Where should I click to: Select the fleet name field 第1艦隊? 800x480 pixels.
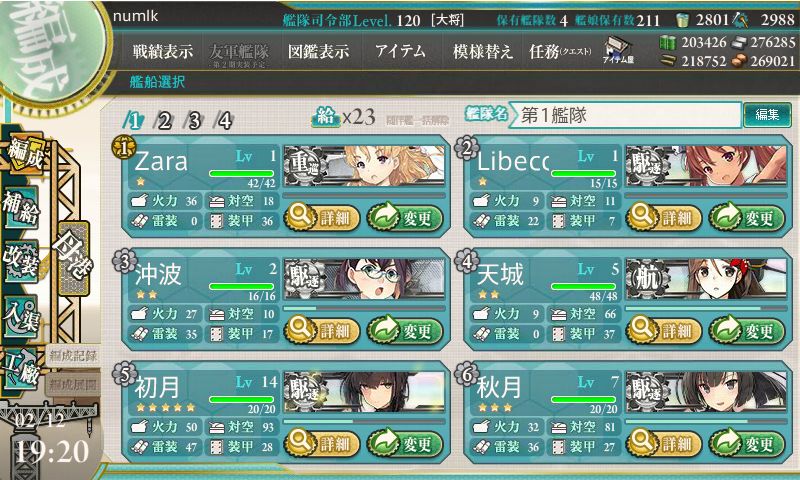627,115
